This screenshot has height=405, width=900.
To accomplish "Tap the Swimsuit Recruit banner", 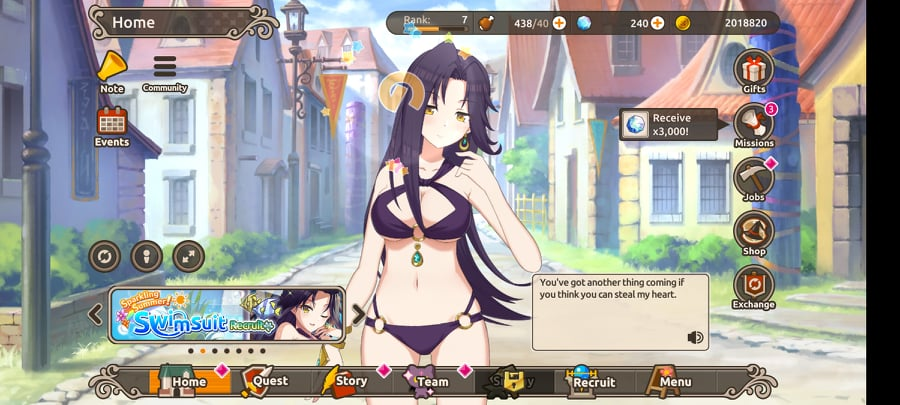I will (x=227, y=315).
